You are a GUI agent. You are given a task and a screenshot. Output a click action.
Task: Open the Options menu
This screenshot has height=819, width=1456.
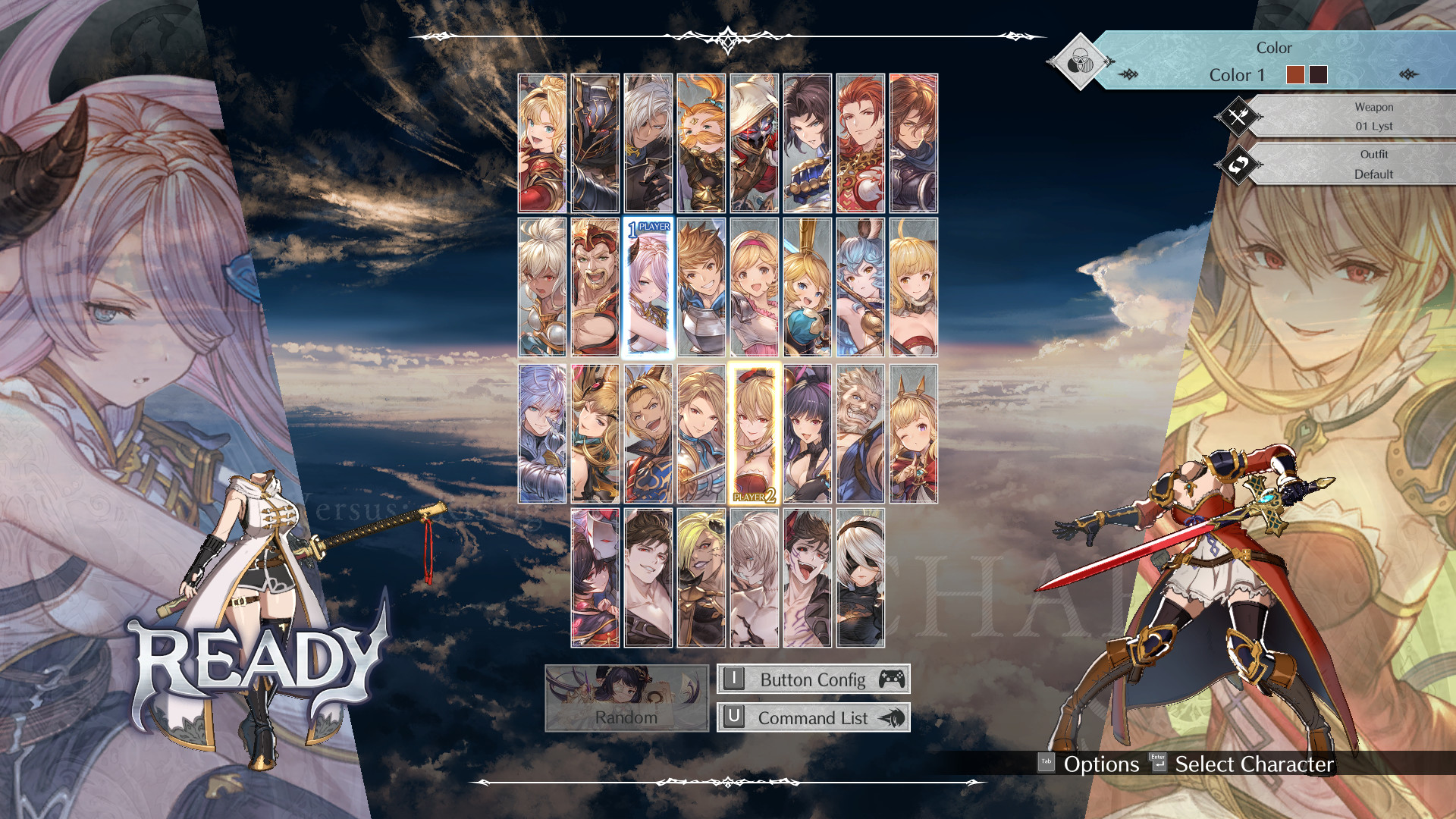(x=1100, y=764)
